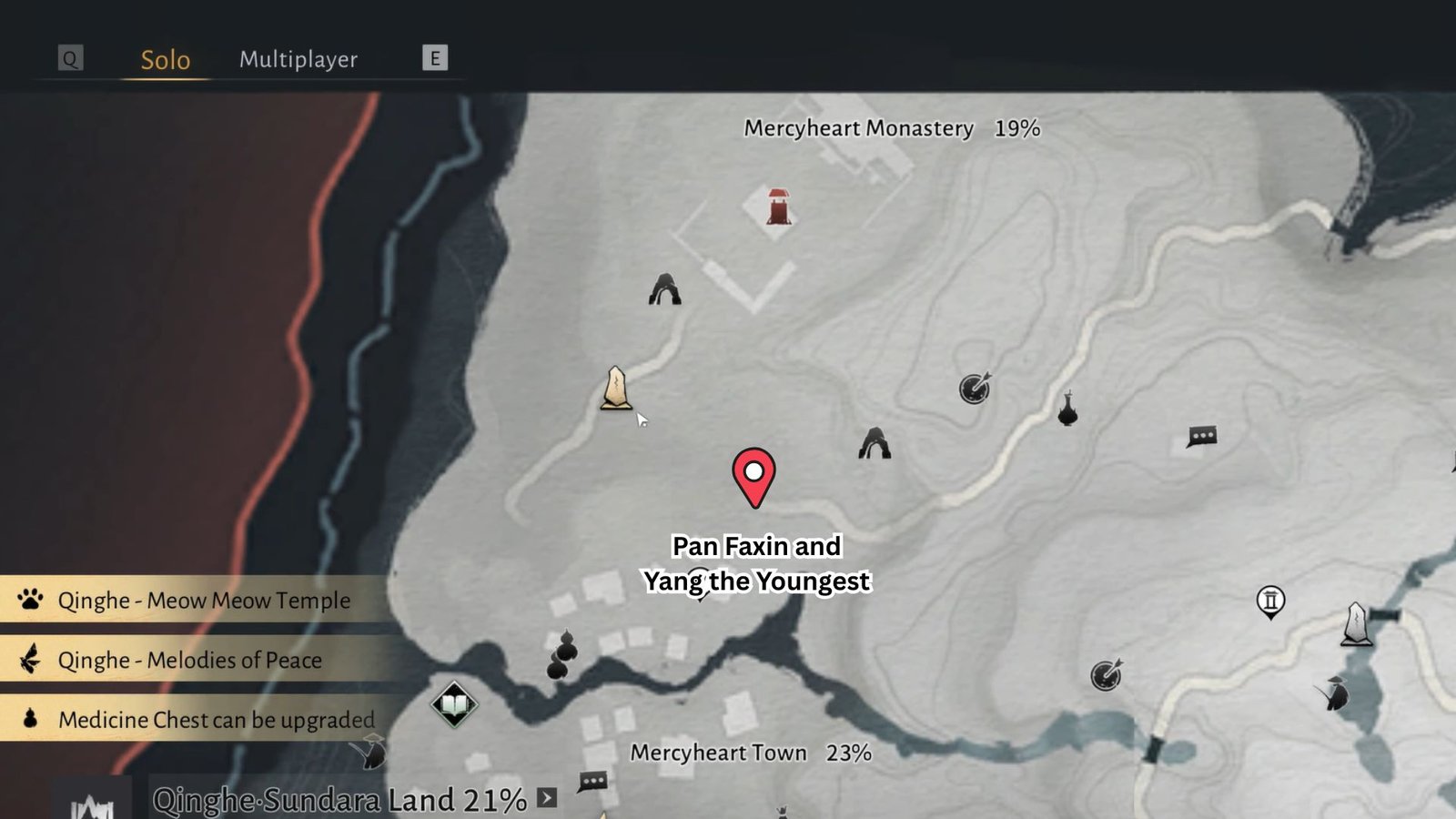Open the Qinghe - Meow Meow Temple entry
This screenshot has width=1456, height=819.
[204, 601]
